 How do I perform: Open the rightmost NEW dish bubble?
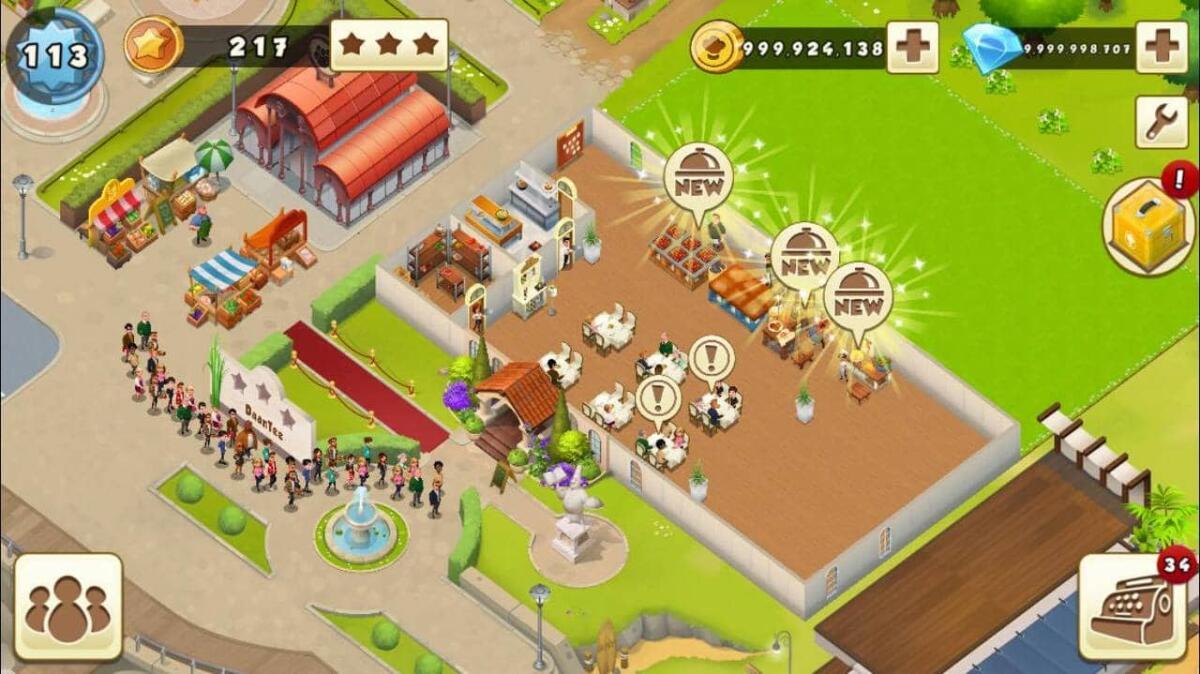pos(858,295)
